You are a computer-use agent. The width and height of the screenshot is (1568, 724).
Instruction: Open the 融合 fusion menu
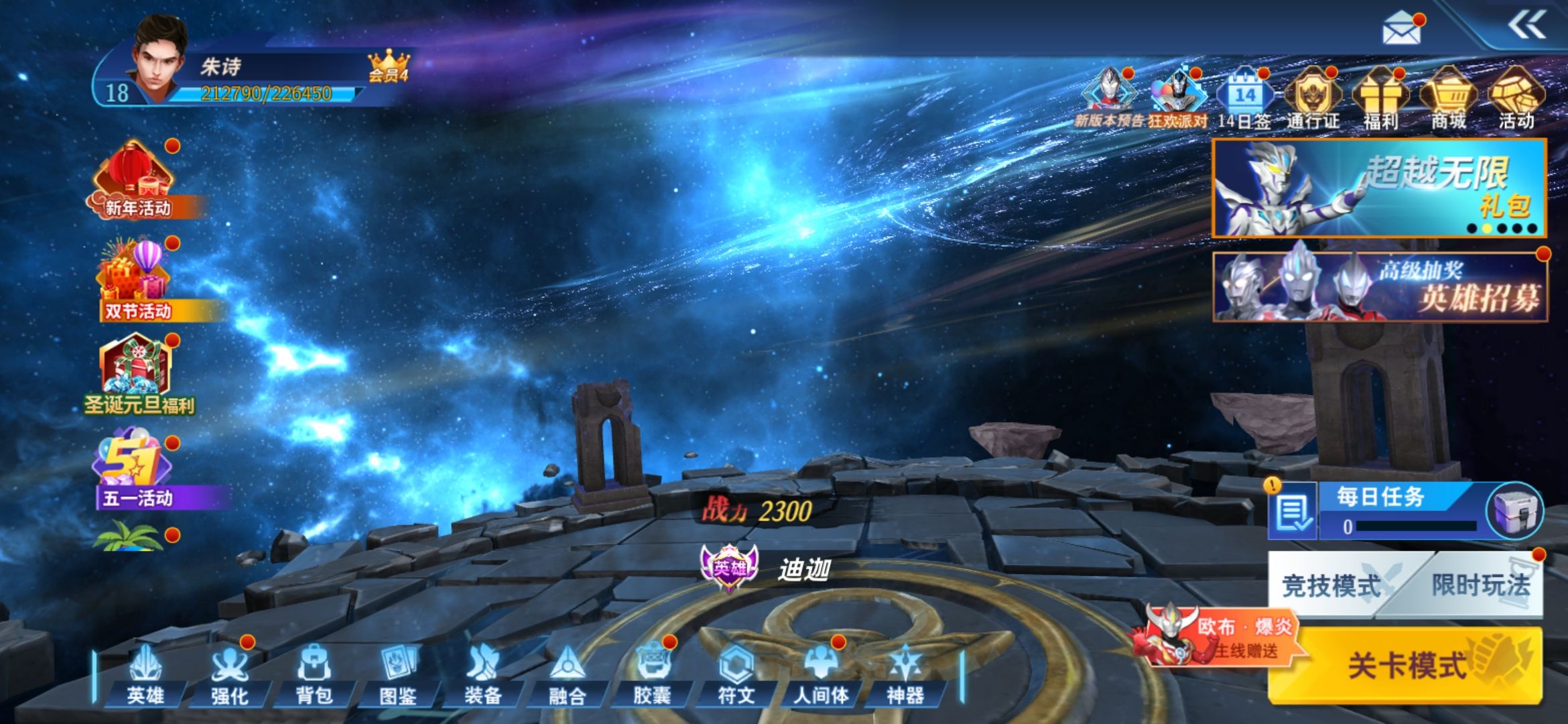tap(568, 674)
